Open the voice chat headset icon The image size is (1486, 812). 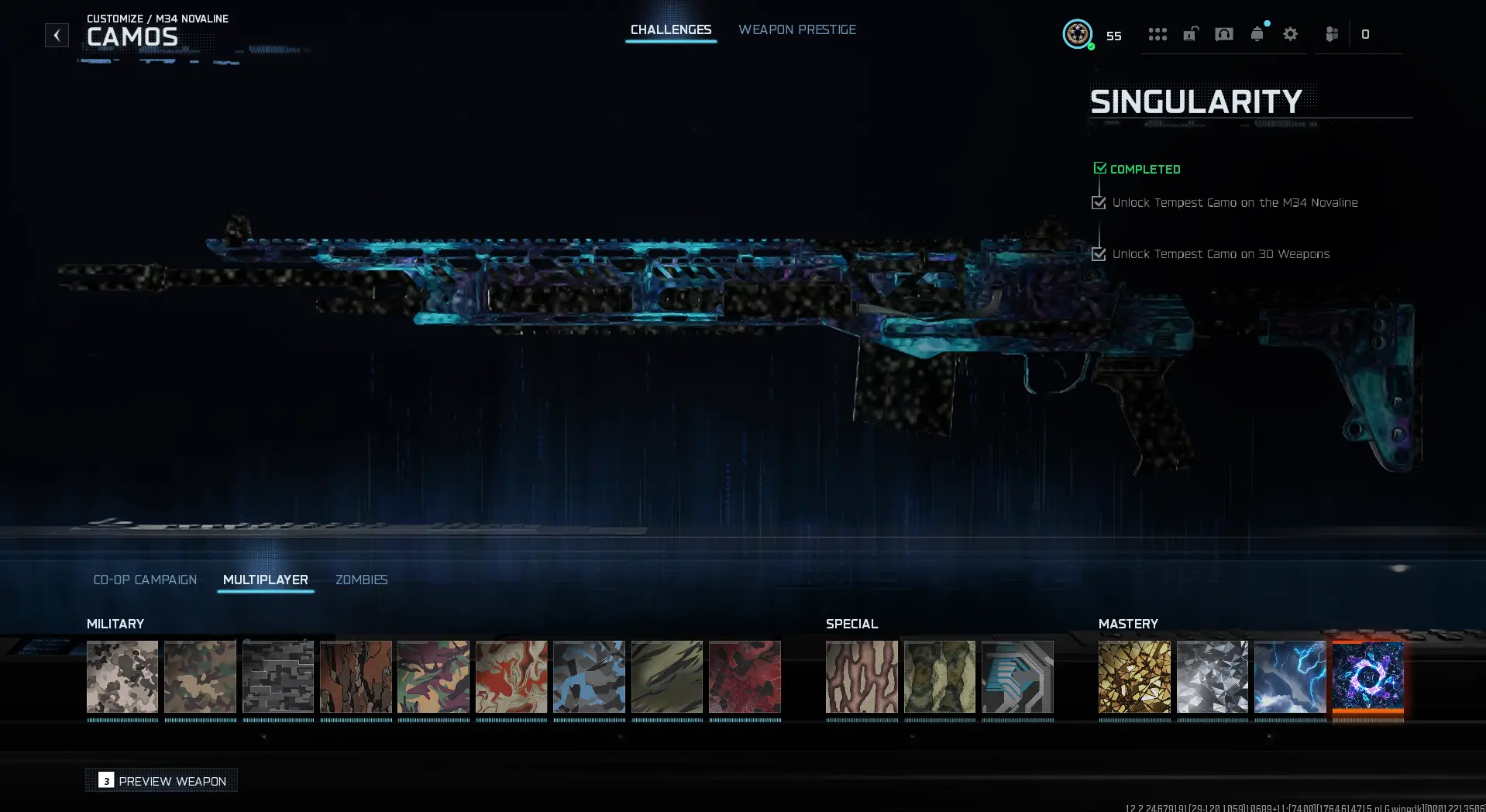[x=1224, y=34]
